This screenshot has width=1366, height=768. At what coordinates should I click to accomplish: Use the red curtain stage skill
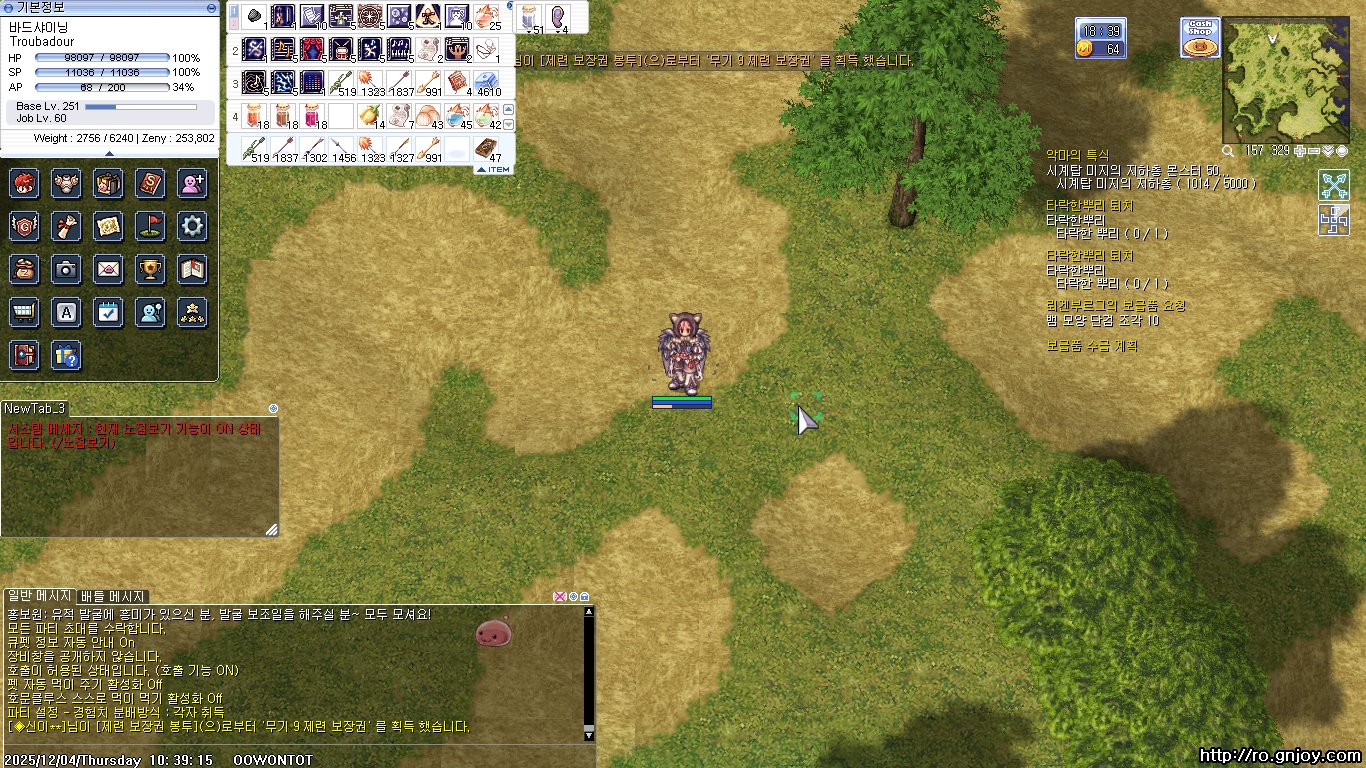pos(312,48)
